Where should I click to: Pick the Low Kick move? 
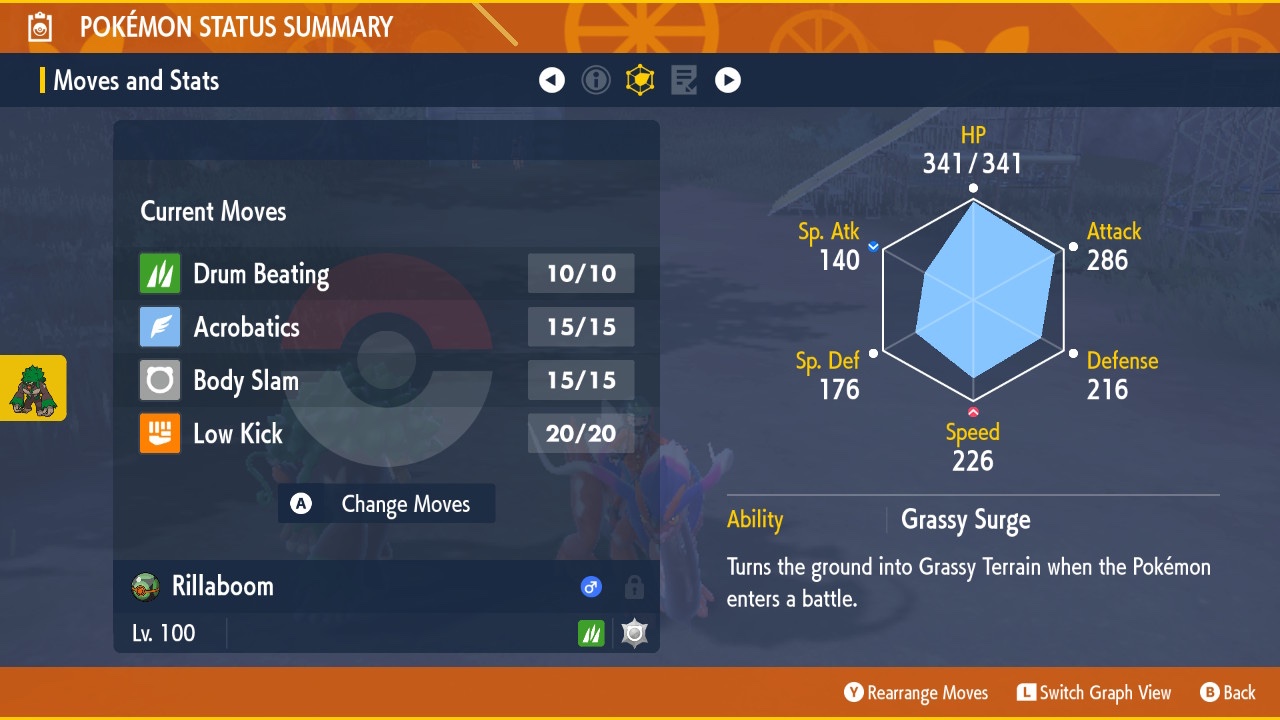pyautogui.click(x=386, y=433)
